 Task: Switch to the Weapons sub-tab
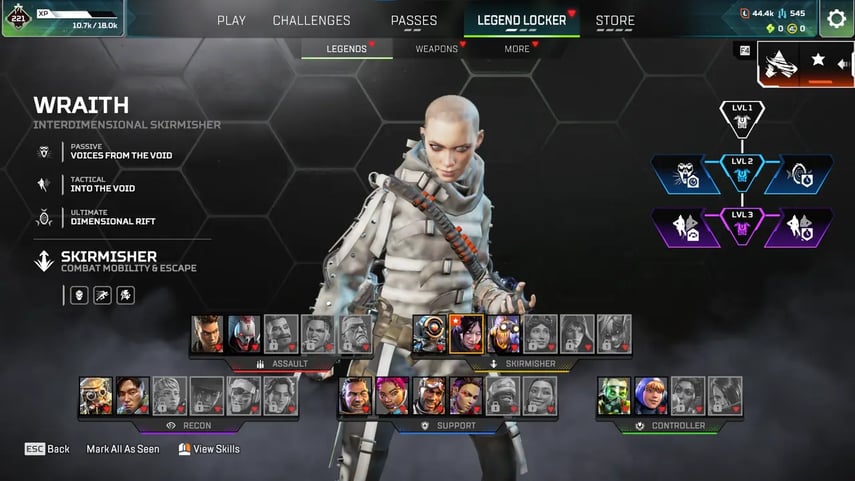coord(437,48)
